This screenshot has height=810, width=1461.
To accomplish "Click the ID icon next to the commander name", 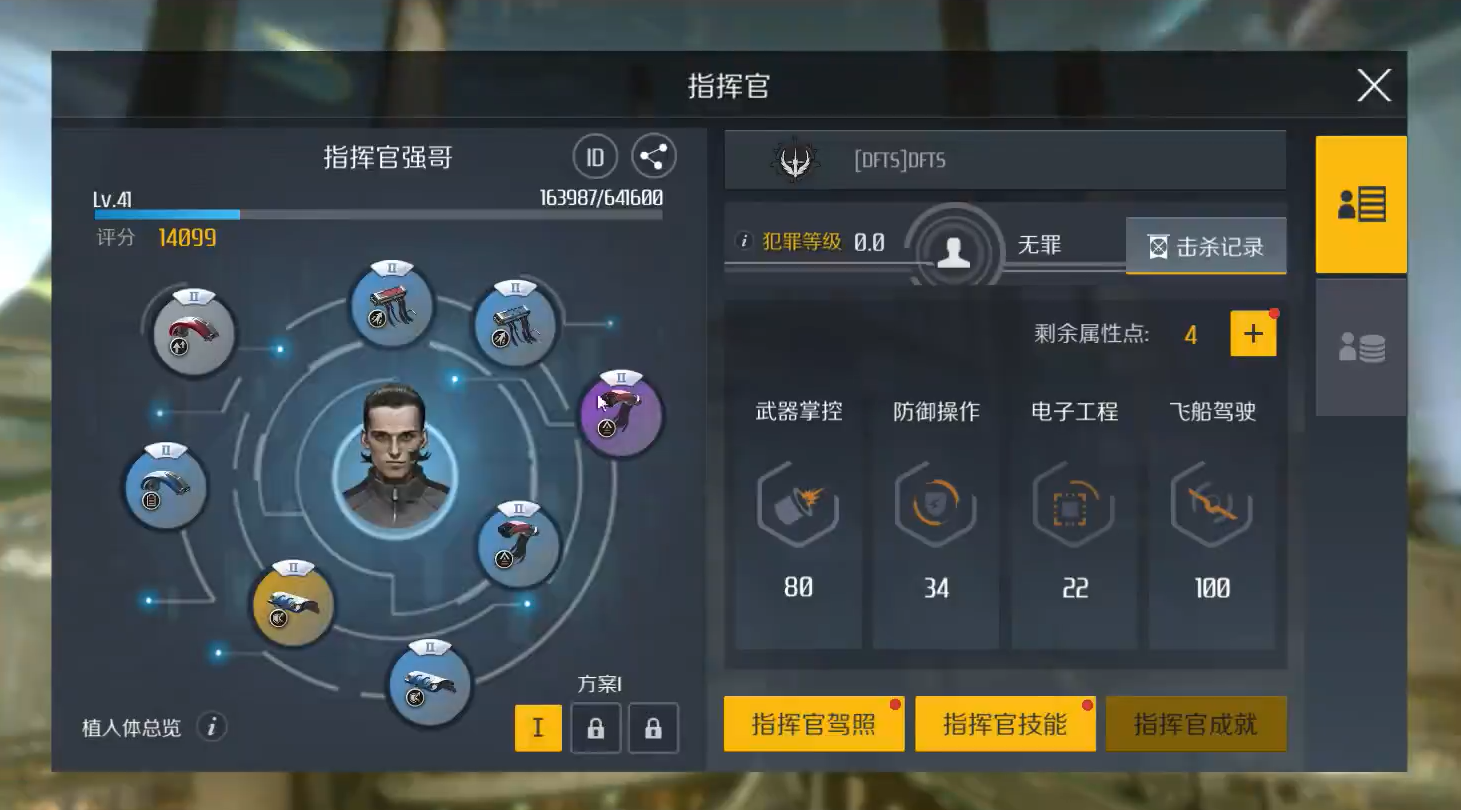I will click(x=594, y=157).
